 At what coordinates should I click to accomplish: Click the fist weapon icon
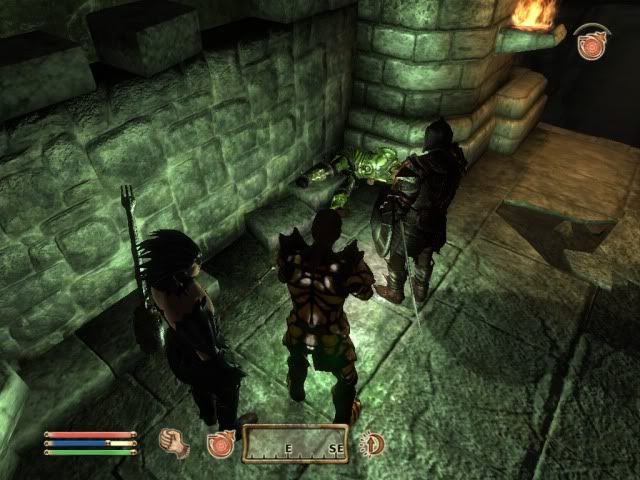pyautogui.click(x=176, y=443)
